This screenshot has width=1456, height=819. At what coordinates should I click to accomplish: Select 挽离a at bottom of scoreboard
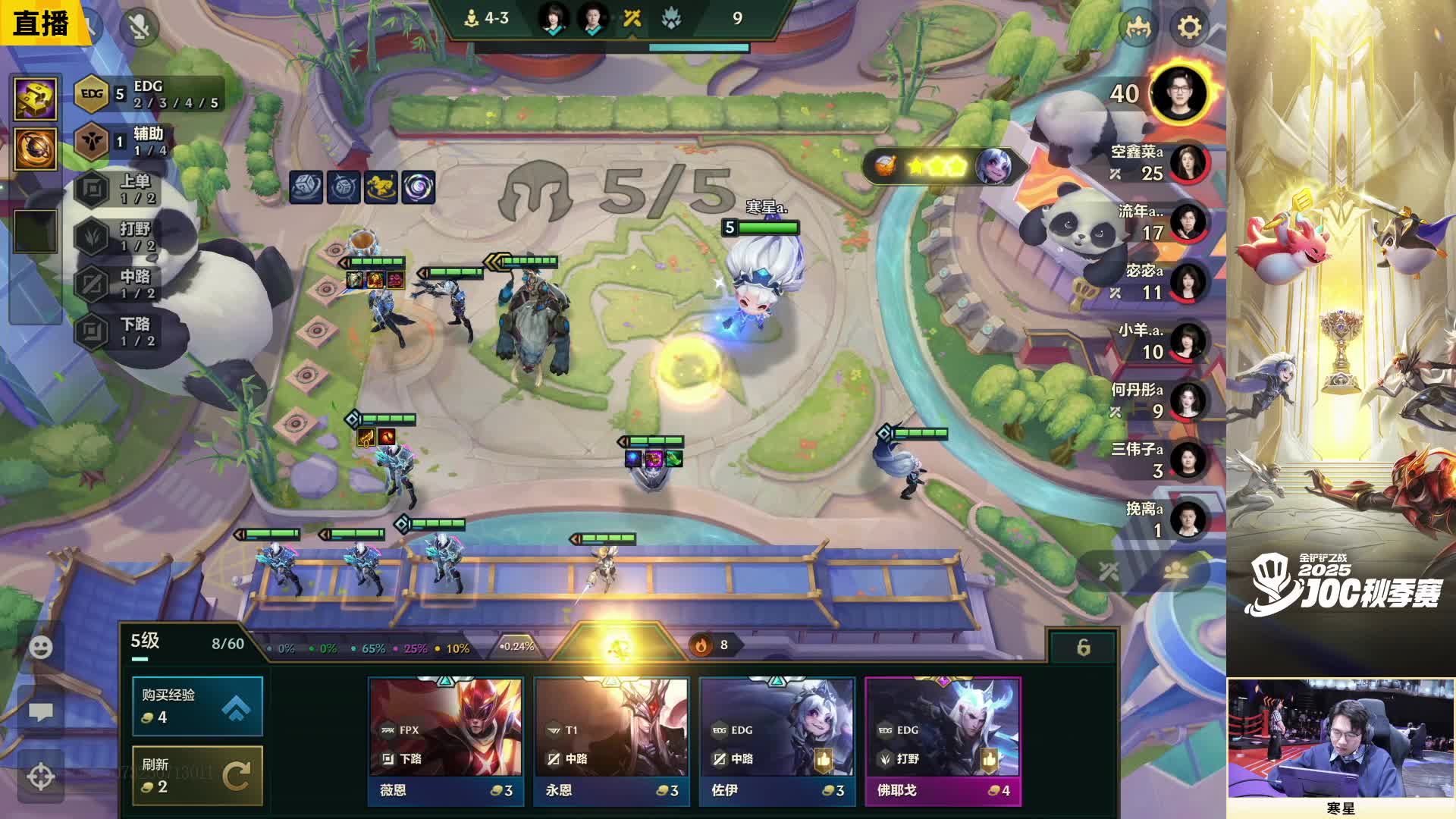pyautogui.click(x=1188, y=519)
